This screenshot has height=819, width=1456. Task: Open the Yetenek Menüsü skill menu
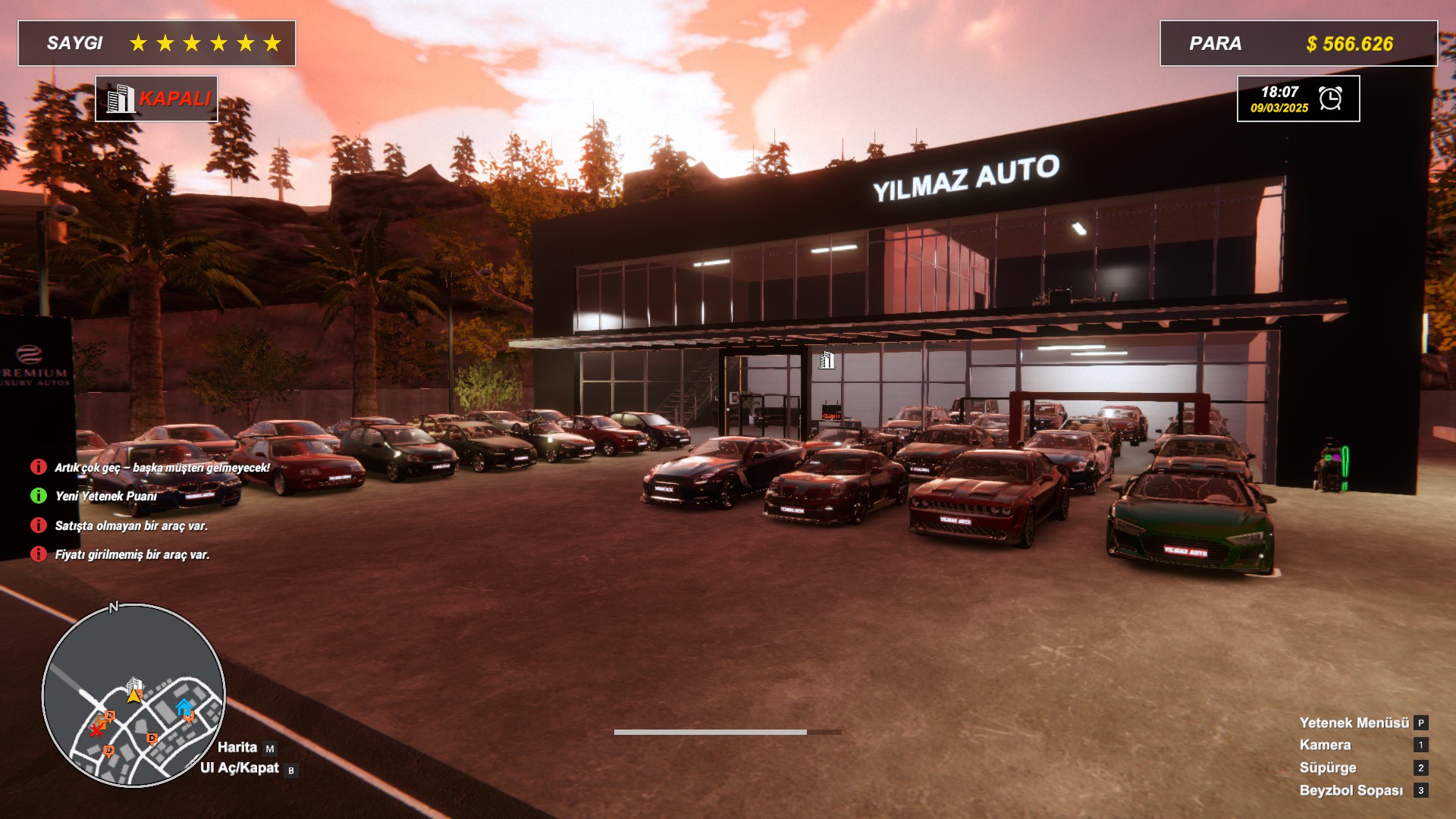1354,723
